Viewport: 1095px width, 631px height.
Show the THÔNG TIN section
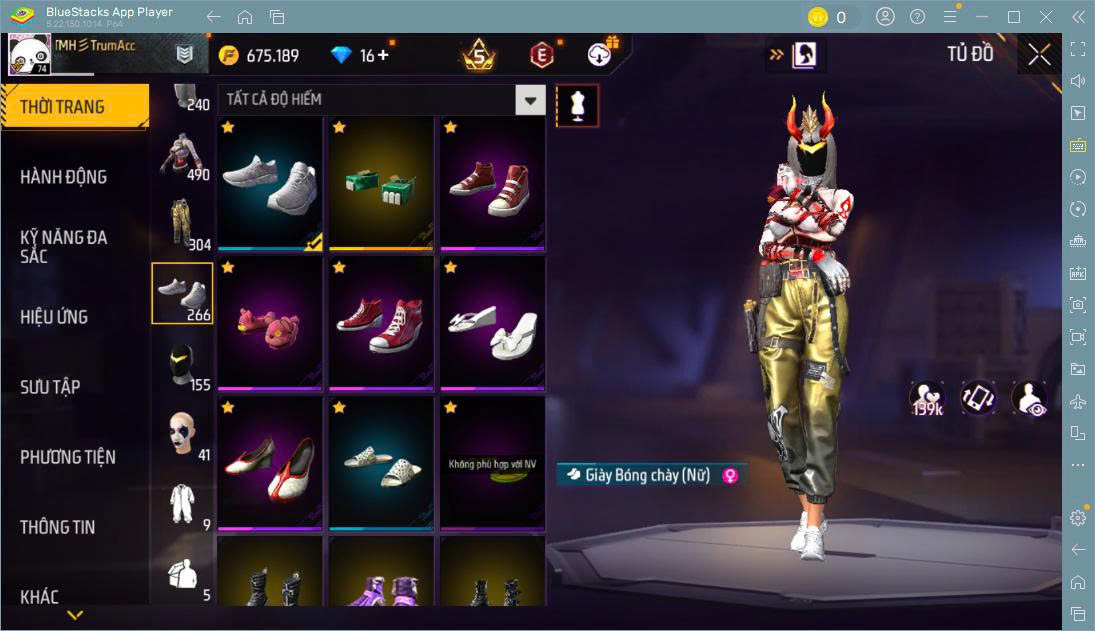coord(59,527)
